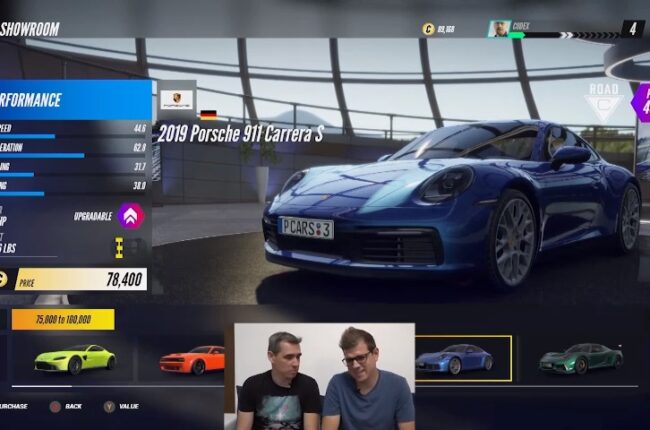Open the 75,000 to 100,000 price range filter
The image size is (650, 430).
[x=62, y=319]
